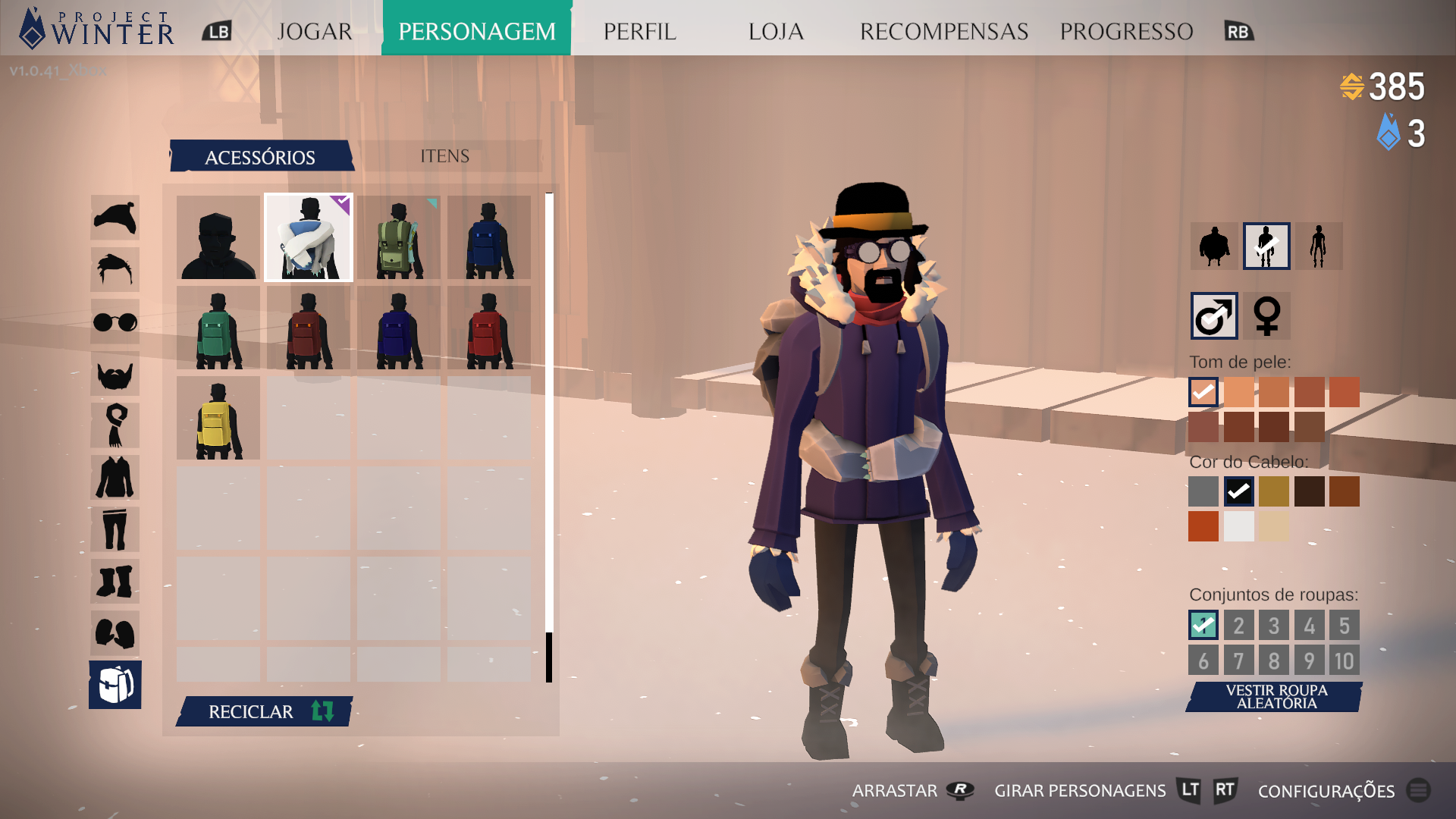The height and width of the screenshot is (819, 1456).
Task: Click the RECICLAR button
Action: click(263, 712)
